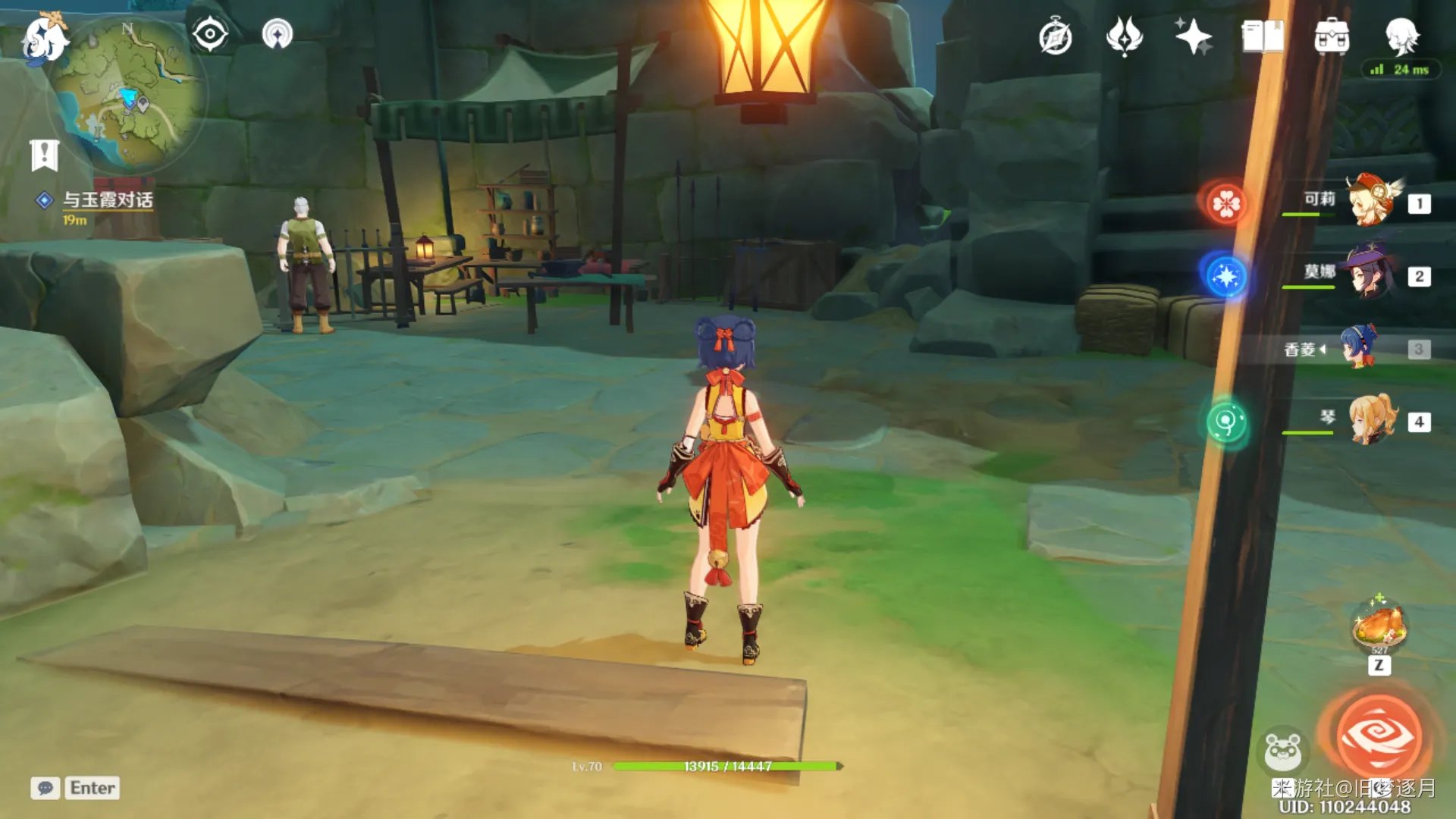Open the backpack inventory
Screen dimensions: 1456x819
(x=1332, y=36)
